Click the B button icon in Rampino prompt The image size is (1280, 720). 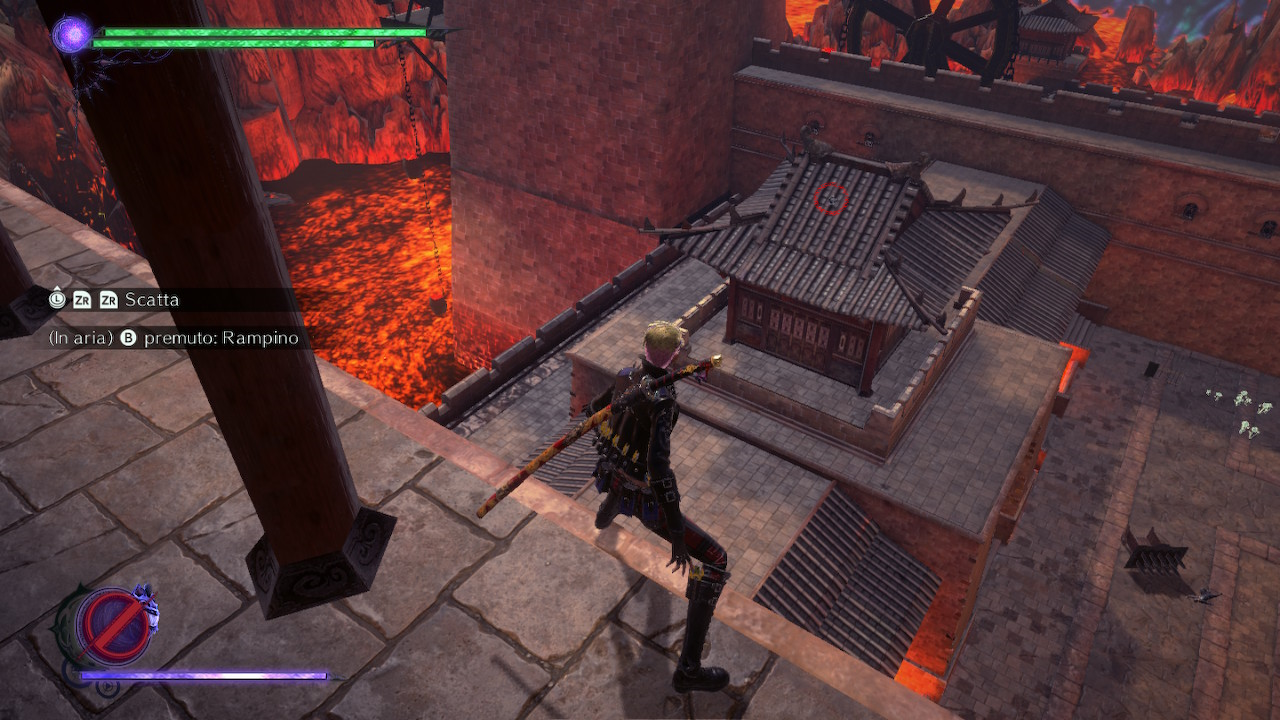tap(127, 338)
